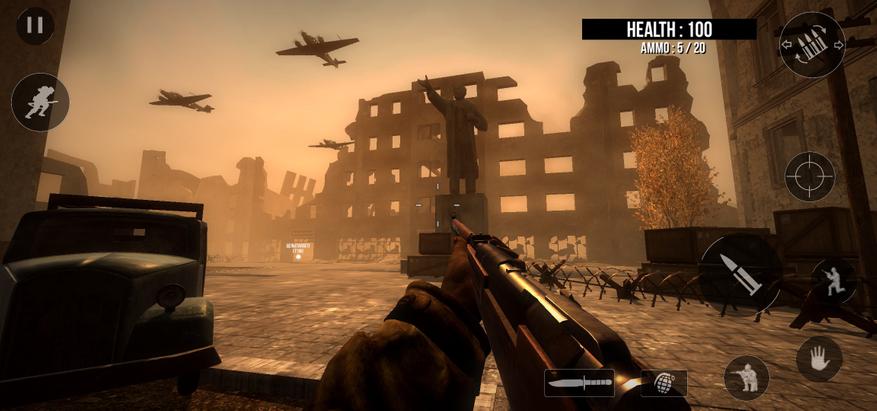Tap the jumping soldier icon
This screenshot has width=877, height=411.
[x=832, y=281]
